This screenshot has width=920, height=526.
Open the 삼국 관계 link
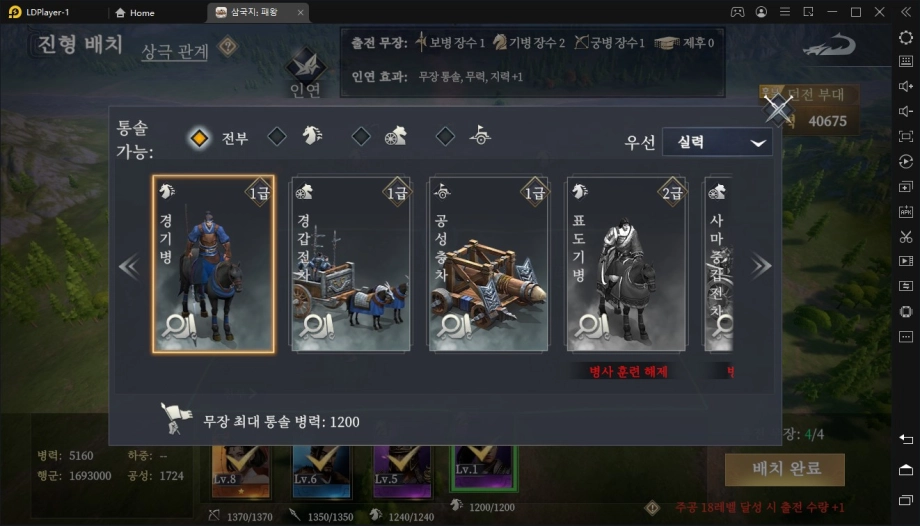(x=174, y=51)
